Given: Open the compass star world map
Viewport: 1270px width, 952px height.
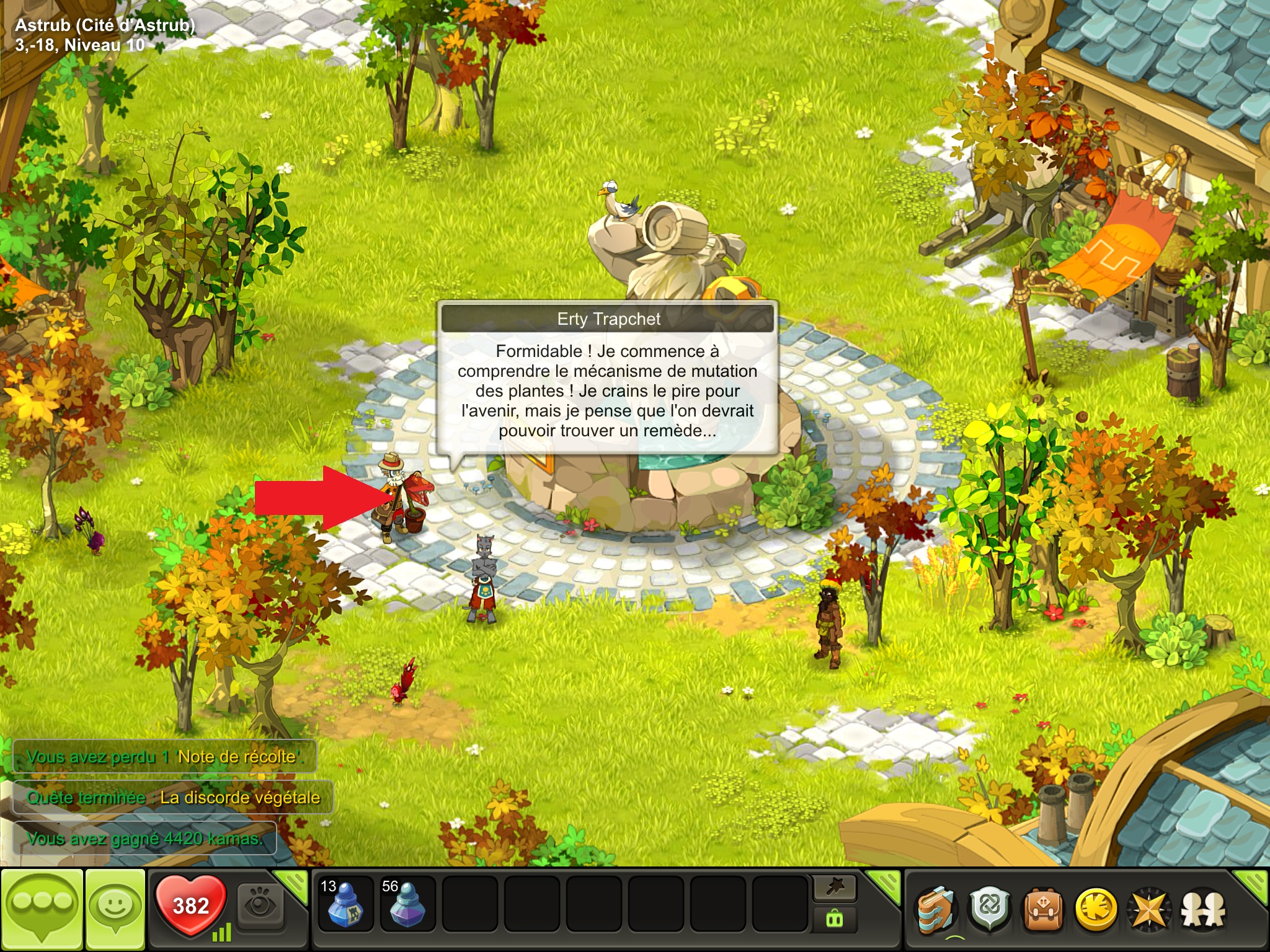Looking at the screenshot, I should [x=1150, y=910].
